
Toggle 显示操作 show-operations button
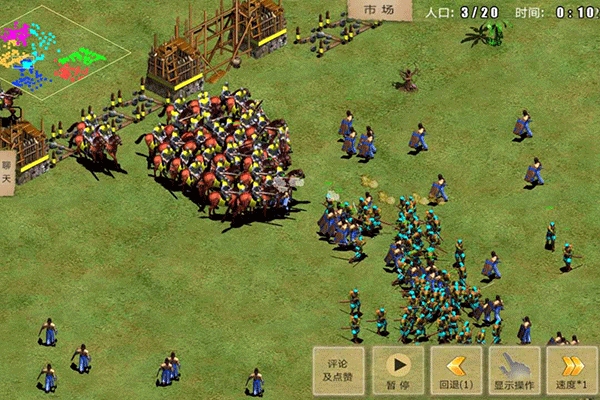[x=515, y=370]
